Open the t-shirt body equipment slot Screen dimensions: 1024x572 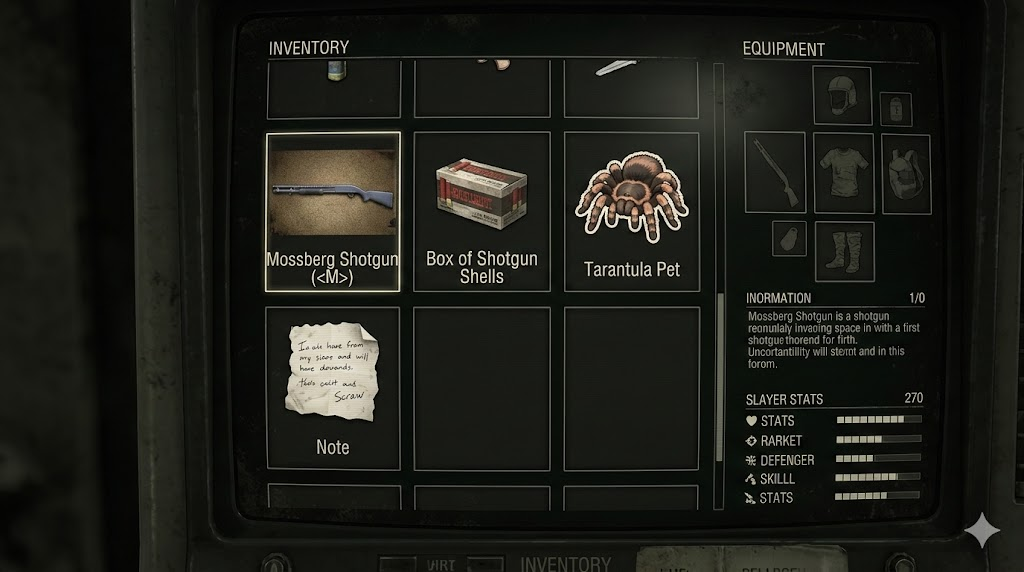click(x=843, y=172)
